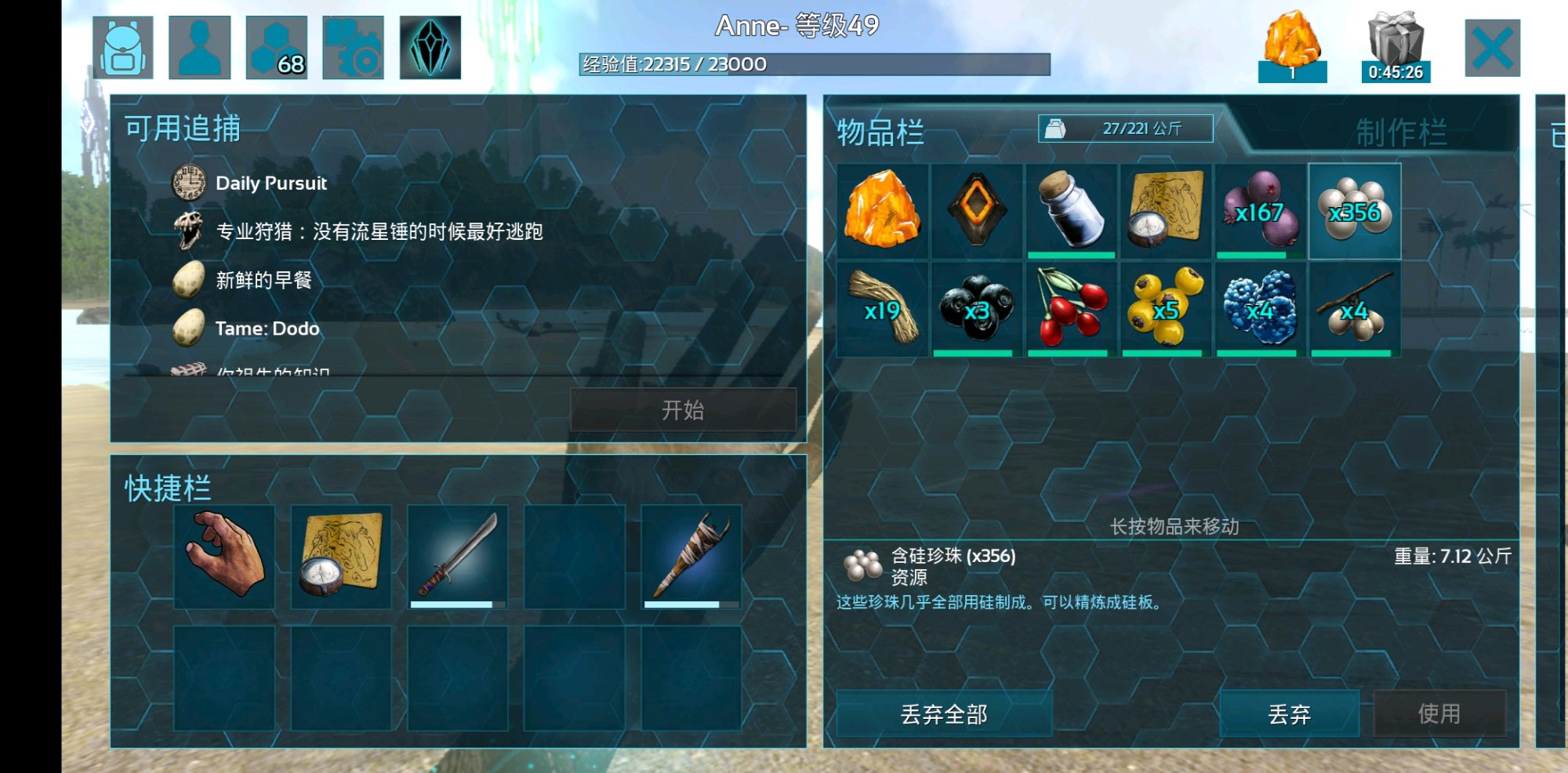Image resolution: width=1568 pixels, height=773 pixels.
Task: Select the silica pearls x356 item
Action: (1356, 210)
